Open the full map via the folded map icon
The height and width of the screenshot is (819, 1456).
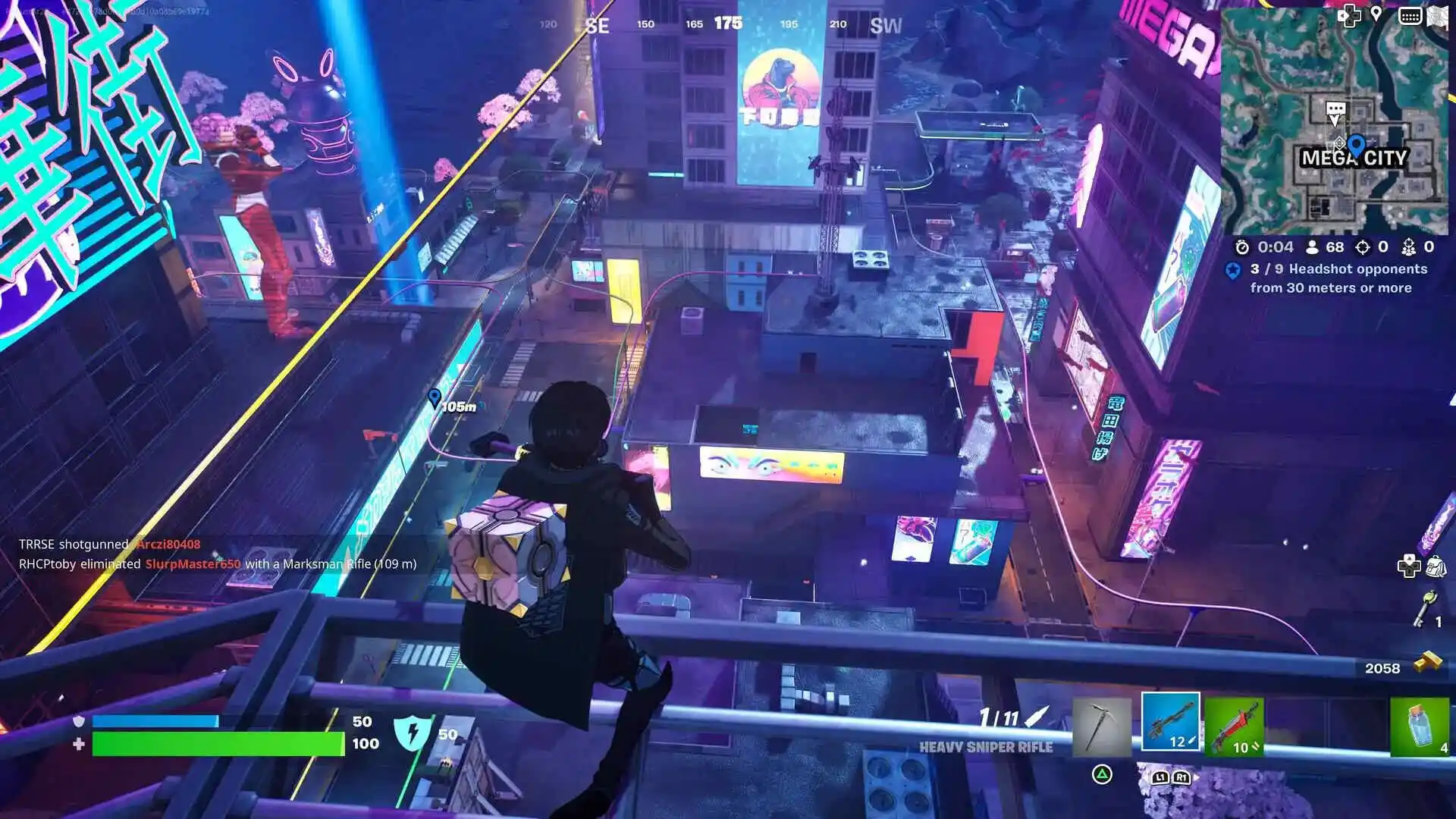1439,17
